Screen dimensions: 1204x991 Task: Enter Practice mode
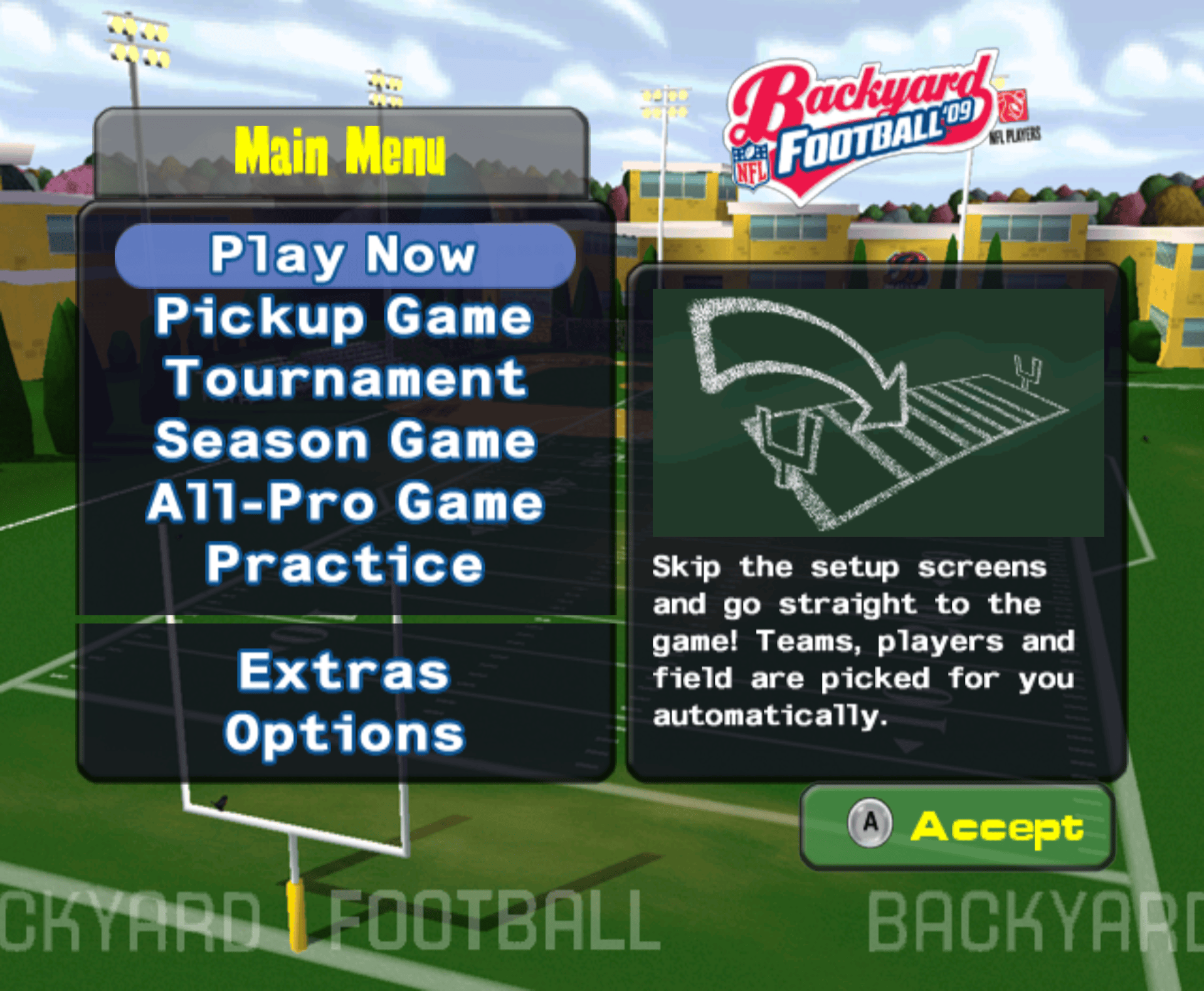click(x=346, y=564)
